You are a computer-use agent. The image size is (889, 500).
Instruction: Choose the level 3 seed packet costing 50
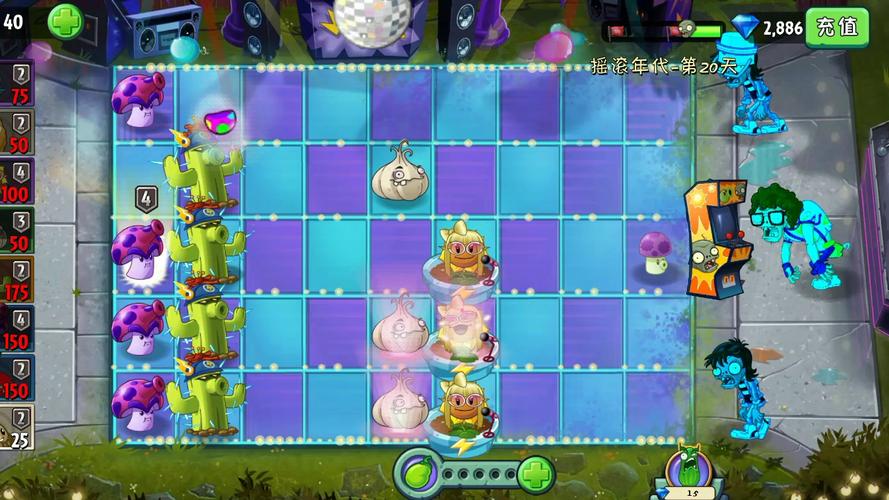coord(17,229)
